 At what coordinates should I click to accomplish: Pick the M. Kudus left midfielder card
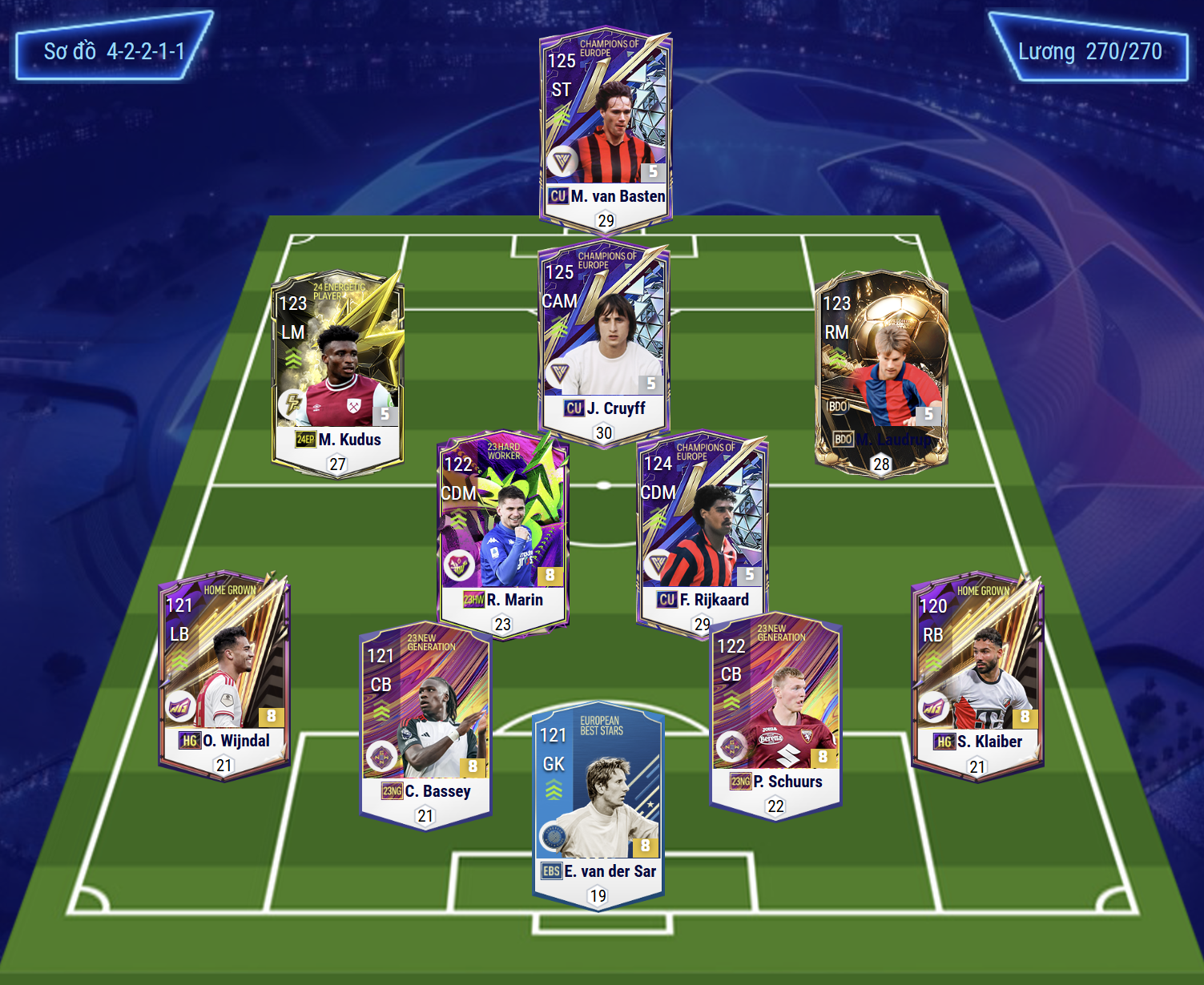click(x=337, y=370)
